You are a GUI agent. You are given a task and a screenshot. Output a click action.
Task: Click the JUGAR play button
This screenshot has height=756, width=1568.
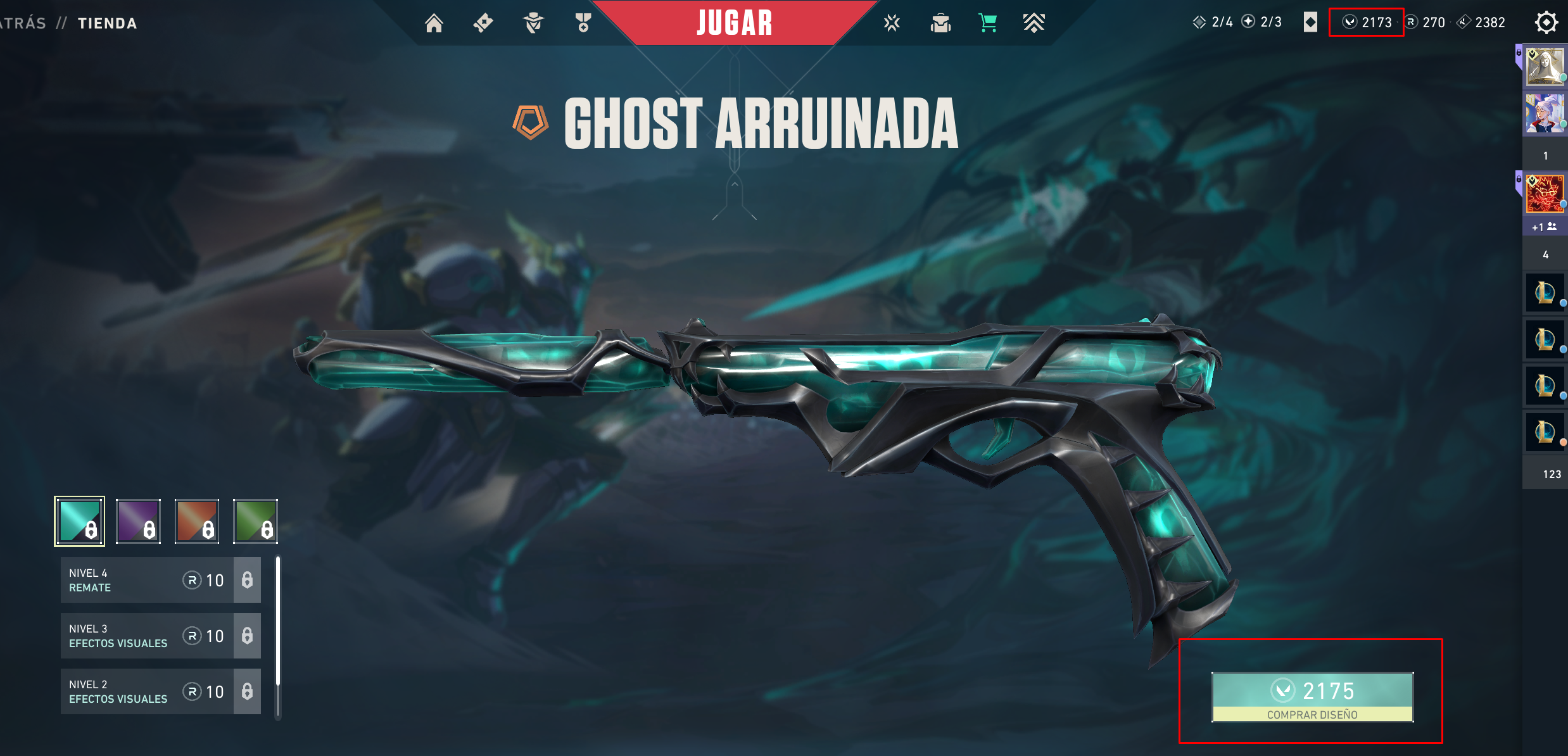735,23
